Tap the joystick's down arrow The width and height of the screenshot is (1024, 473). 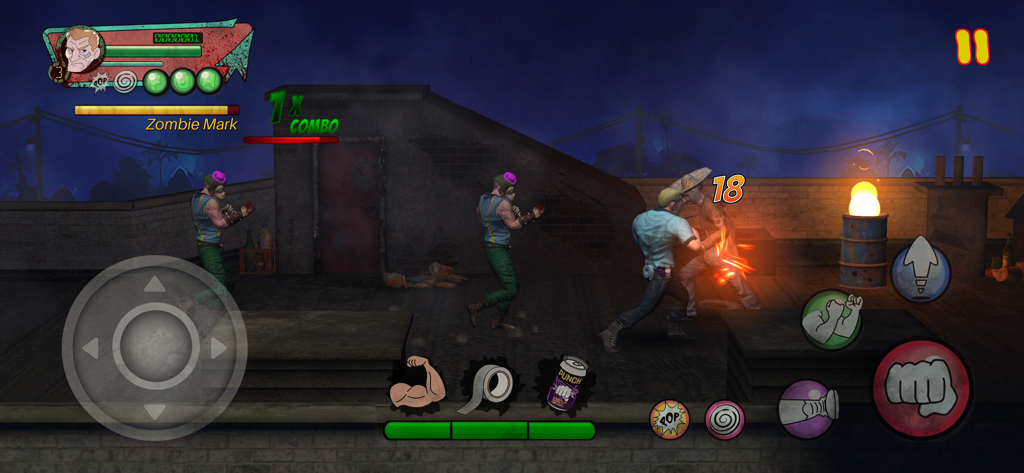click(155, 410)
